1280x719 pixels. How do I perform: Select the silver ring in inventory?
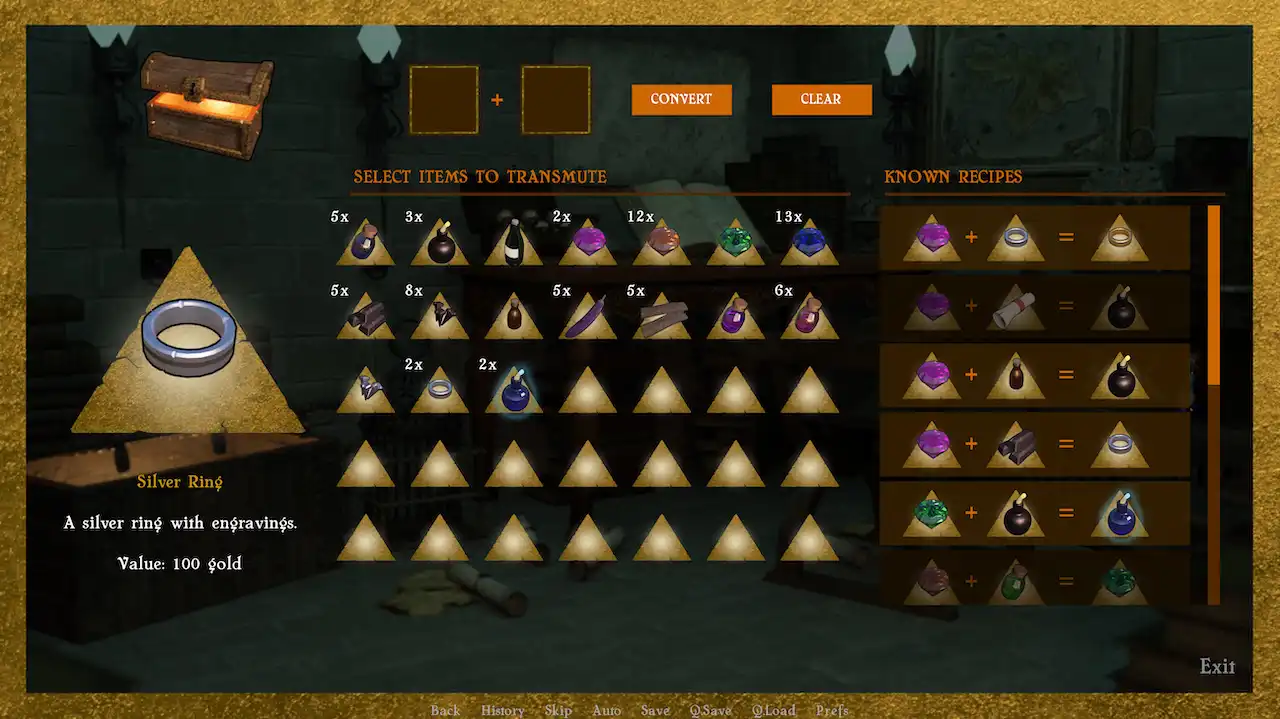pyautogui.click(x=439, y=391)
